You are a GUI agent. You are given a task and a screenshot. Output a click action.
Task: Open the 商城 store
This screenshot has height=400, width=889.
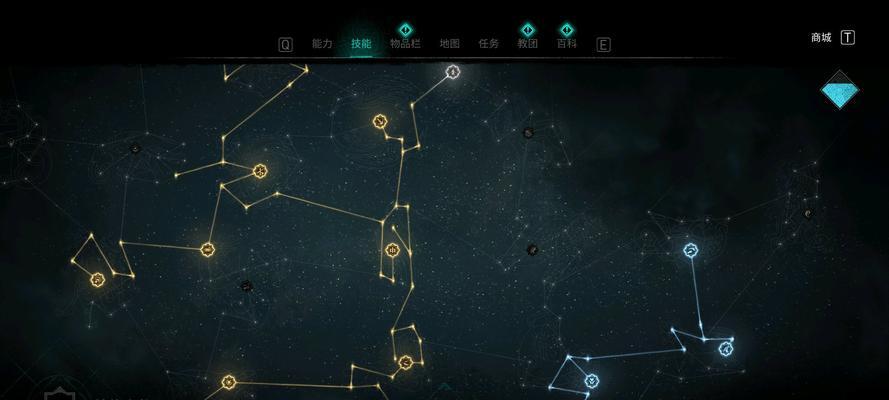pos(821,38)
